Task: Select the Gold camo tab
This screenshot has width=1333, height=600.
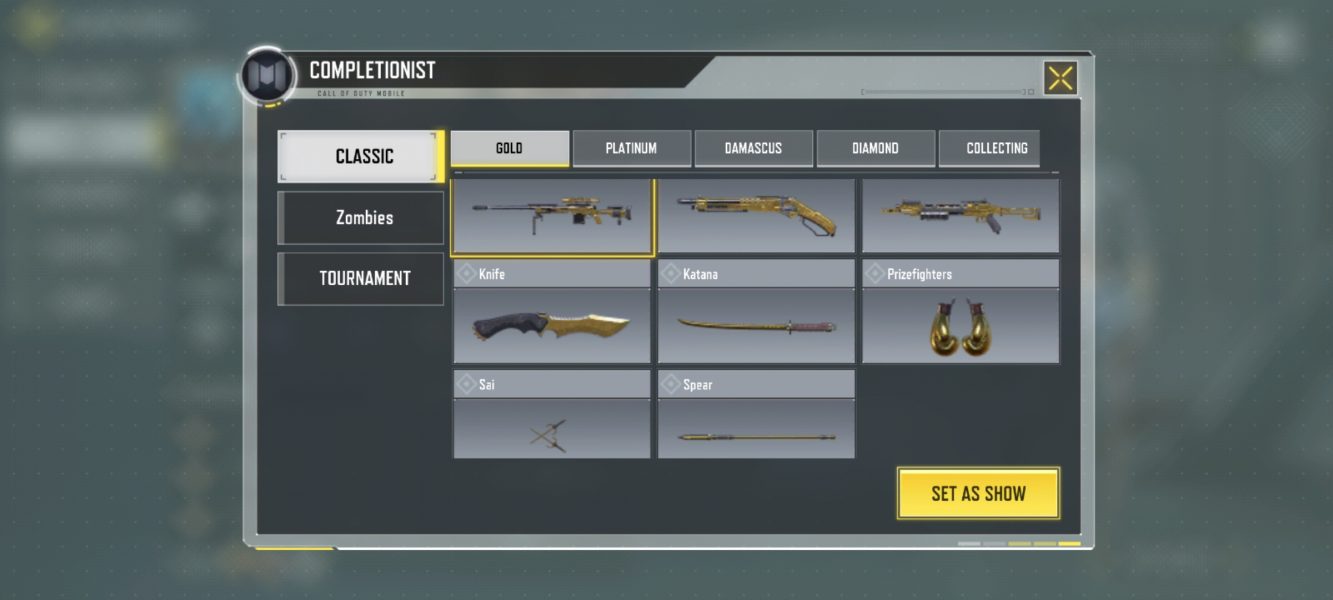Action: coord(510,148)
